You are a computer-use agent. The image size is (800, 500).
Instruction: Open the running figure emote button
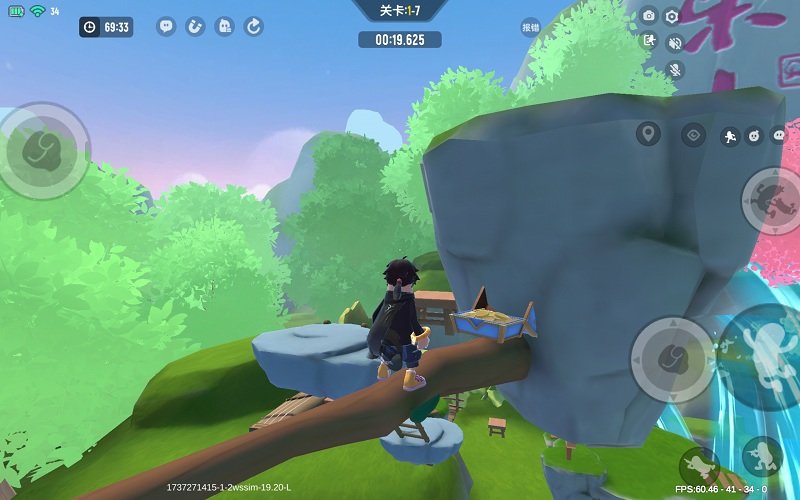pos(730,135)
